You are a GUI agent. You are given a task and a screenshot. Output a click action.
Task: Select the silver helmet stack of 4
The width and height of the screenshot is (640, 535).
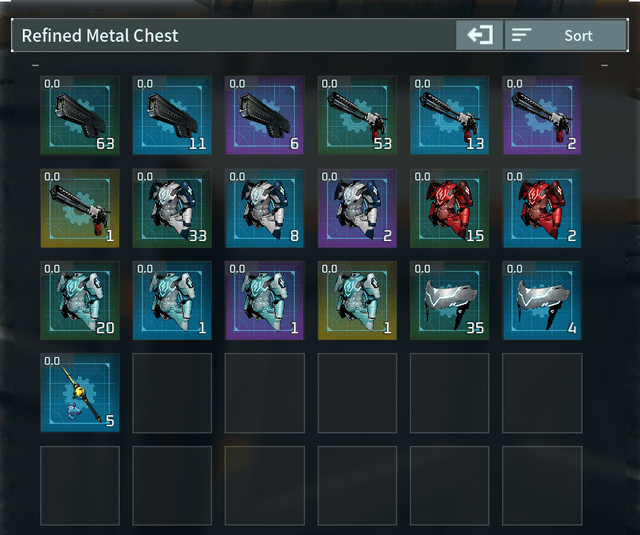click(x=542, y=300)
